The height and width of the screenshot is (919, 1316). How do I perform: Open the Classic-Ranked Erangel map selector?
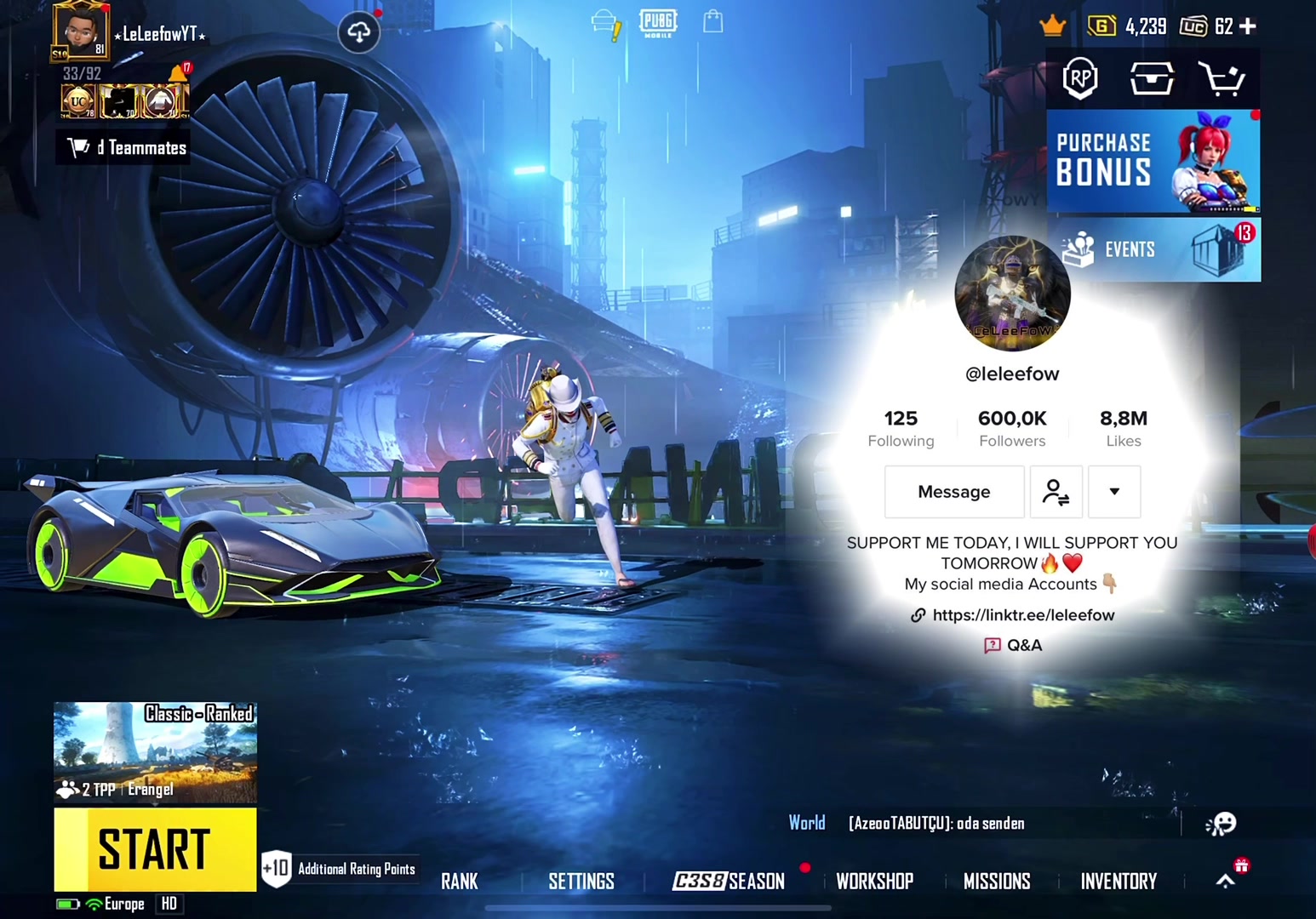tap(155, 752)
